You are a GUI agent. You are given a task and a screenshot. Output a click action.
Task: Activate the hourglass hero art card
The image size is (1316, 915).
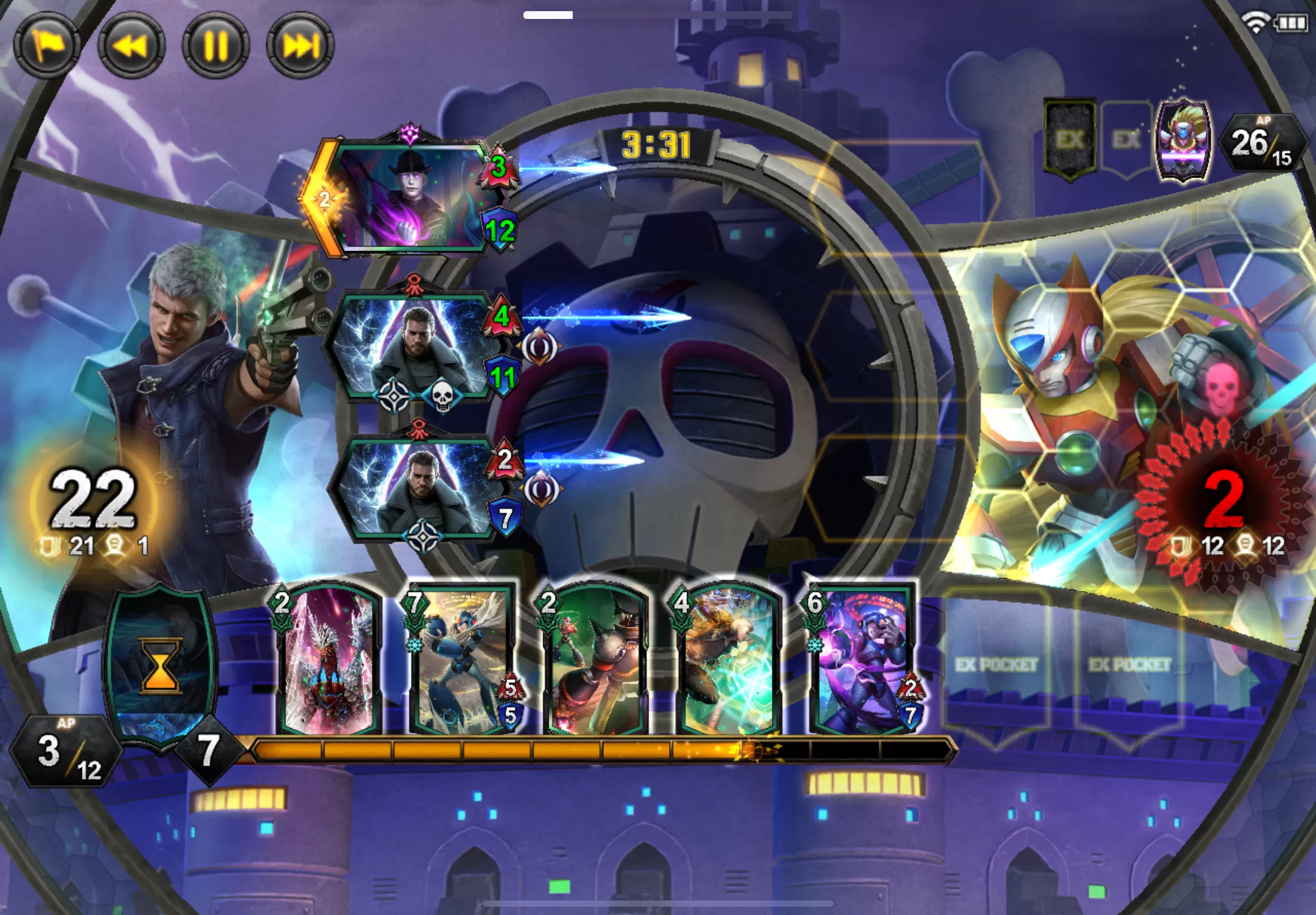(x=161, y=665)
